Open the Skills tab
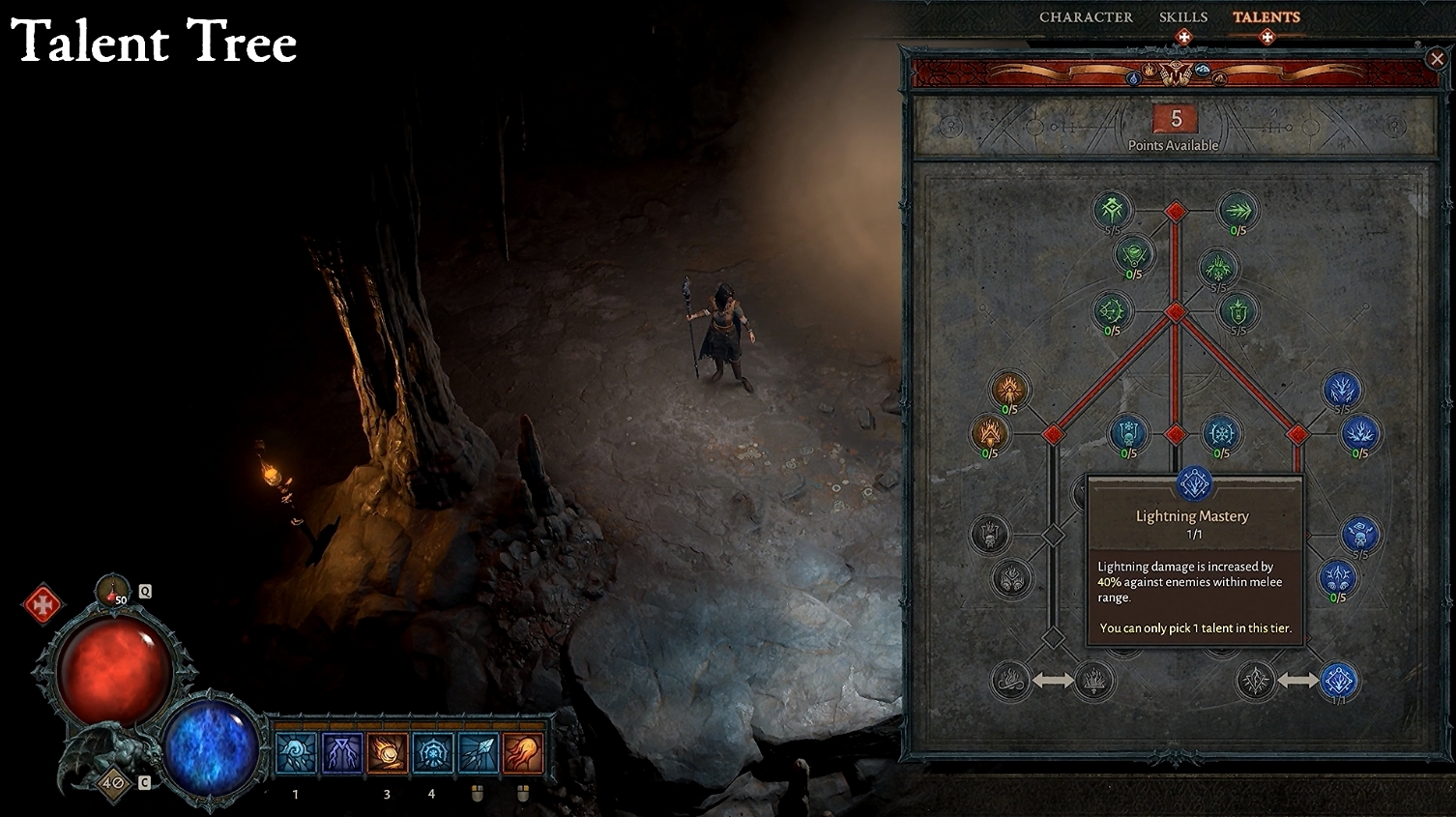1456x817 pixels. click(1182, 17)
